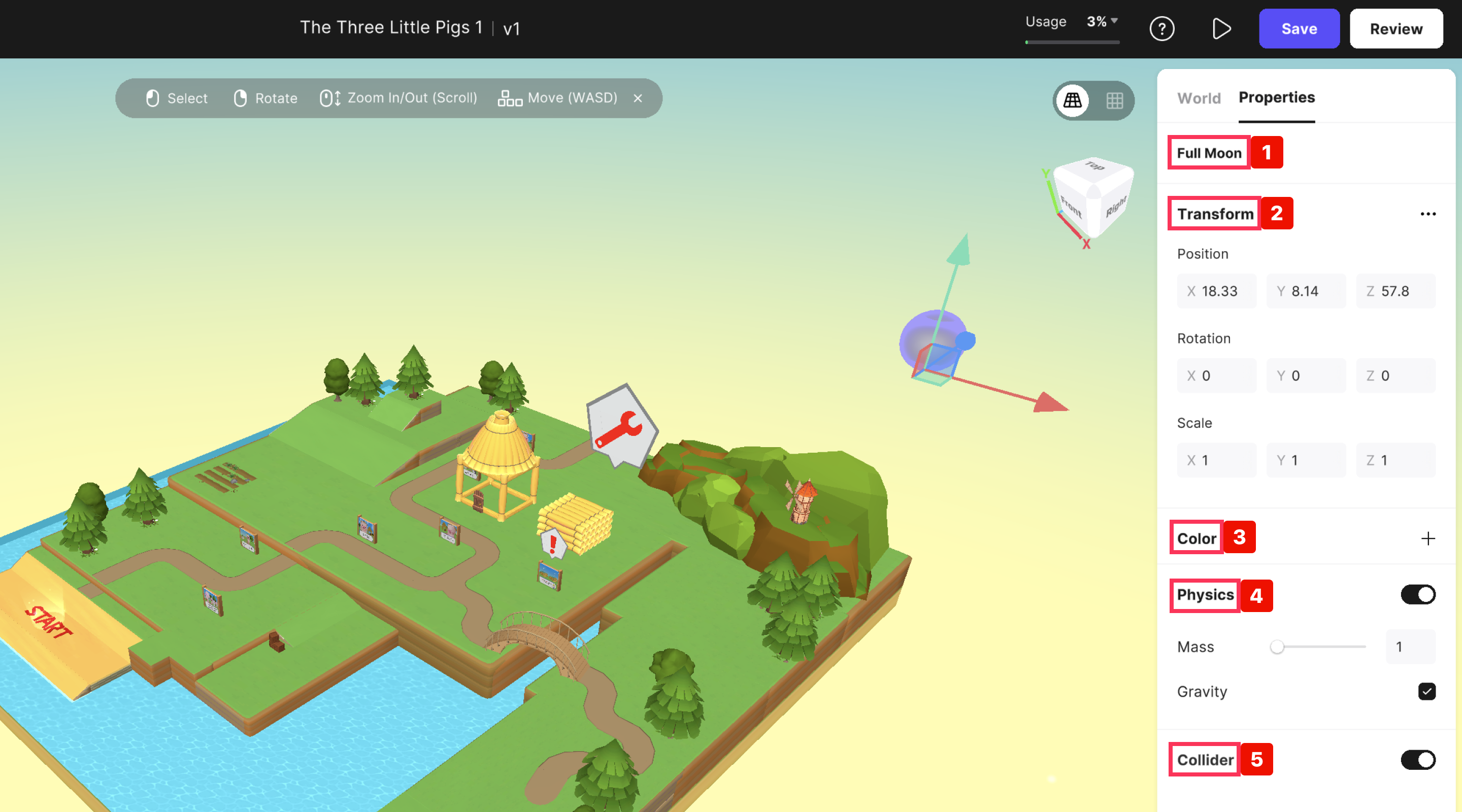
Task: Open the Transform three-dot options menu
Action: [1428, 214]
